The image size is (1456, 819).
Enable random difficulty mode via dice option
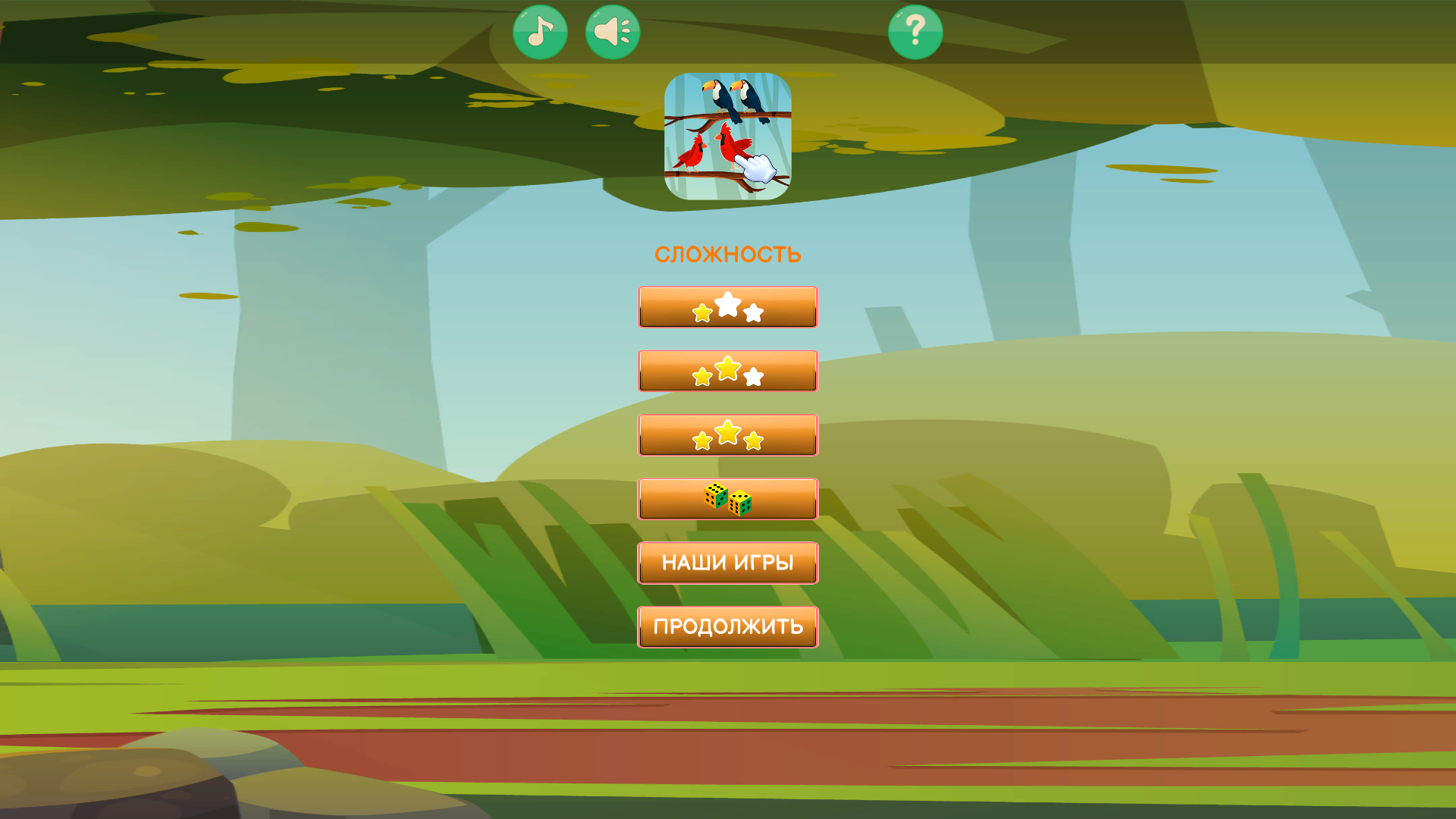coord(727,499)
